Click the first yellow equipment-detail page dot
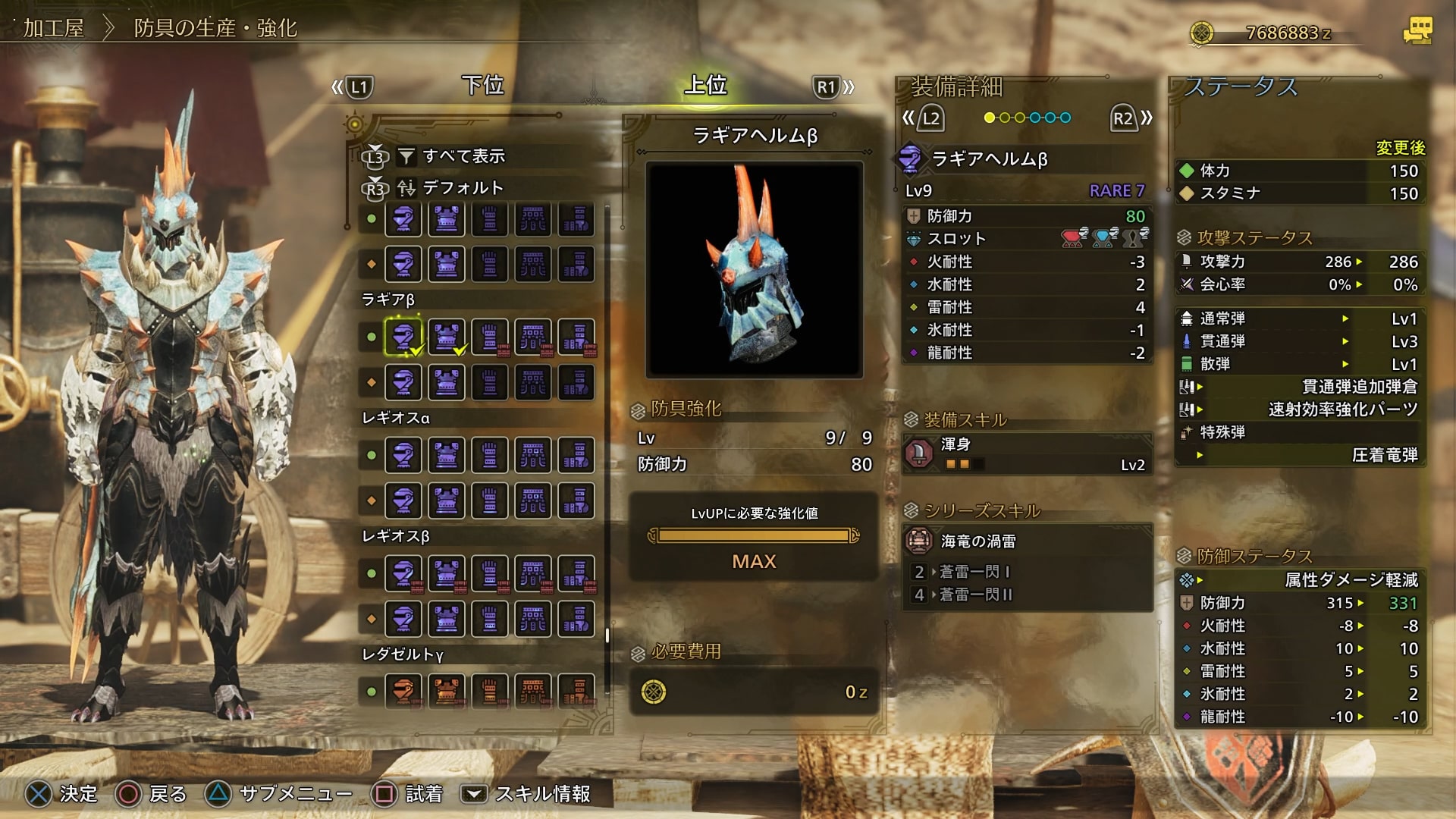The height and width of the screenshot is (819, 1456). (x=989, y=118)
